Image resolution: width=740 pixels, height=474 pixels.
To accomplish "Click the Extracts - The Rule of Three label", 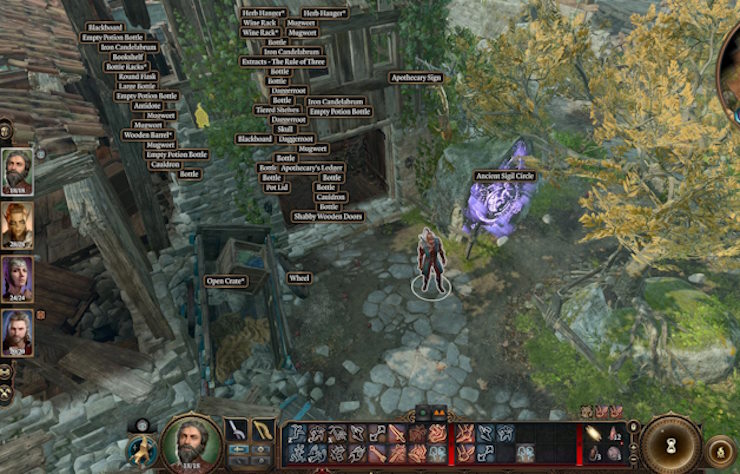I will (283, 62).
